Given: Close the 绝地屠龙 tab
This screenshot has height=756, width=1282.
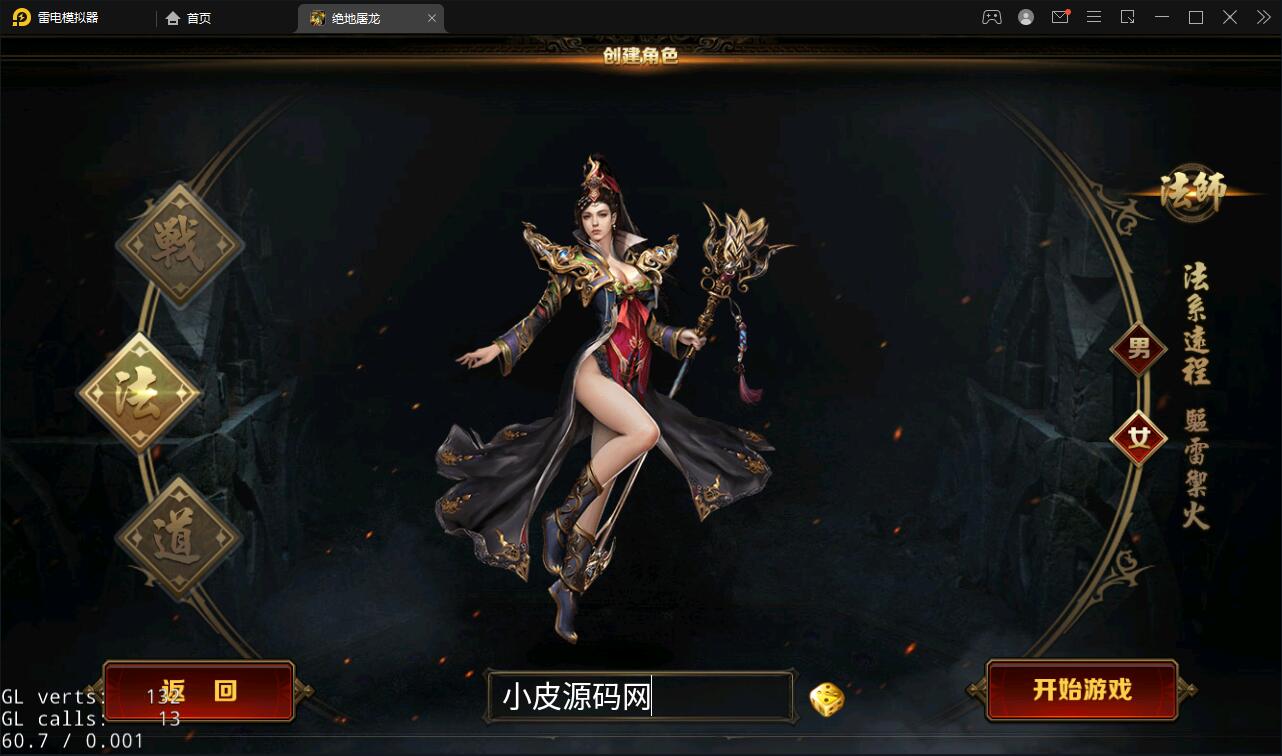Looking at the screenshot, I should click(431, 17).
